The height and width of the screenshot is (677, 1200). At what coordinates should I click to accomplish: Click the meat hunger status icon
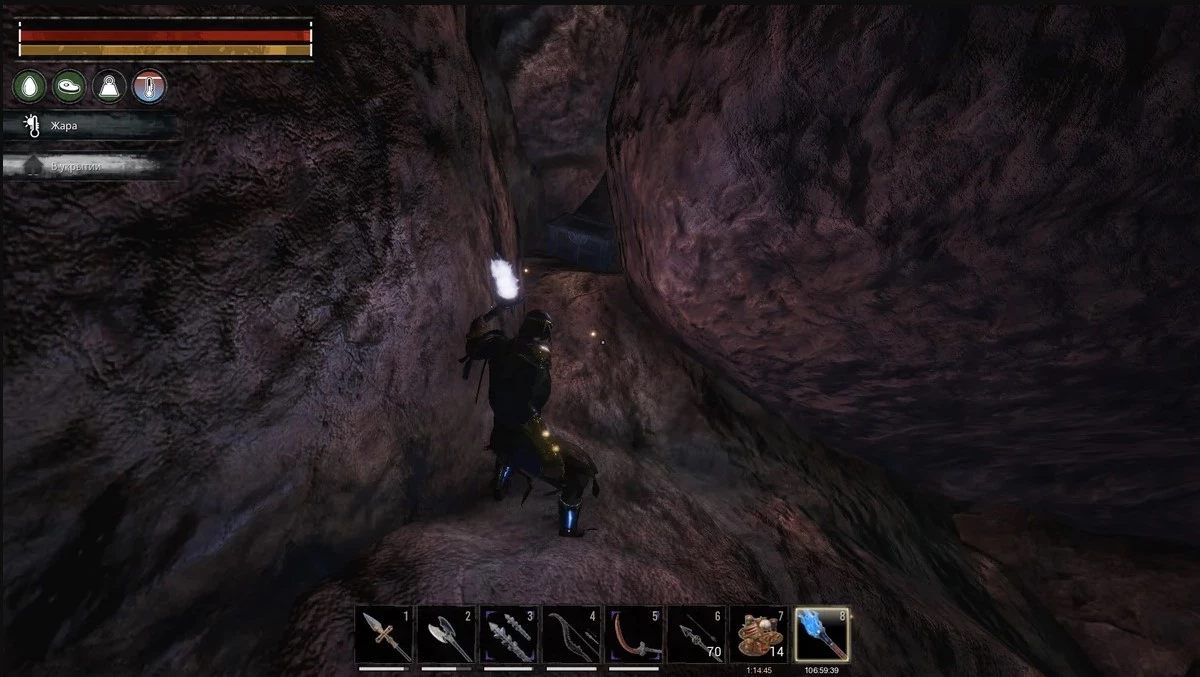tap(68, 86)
